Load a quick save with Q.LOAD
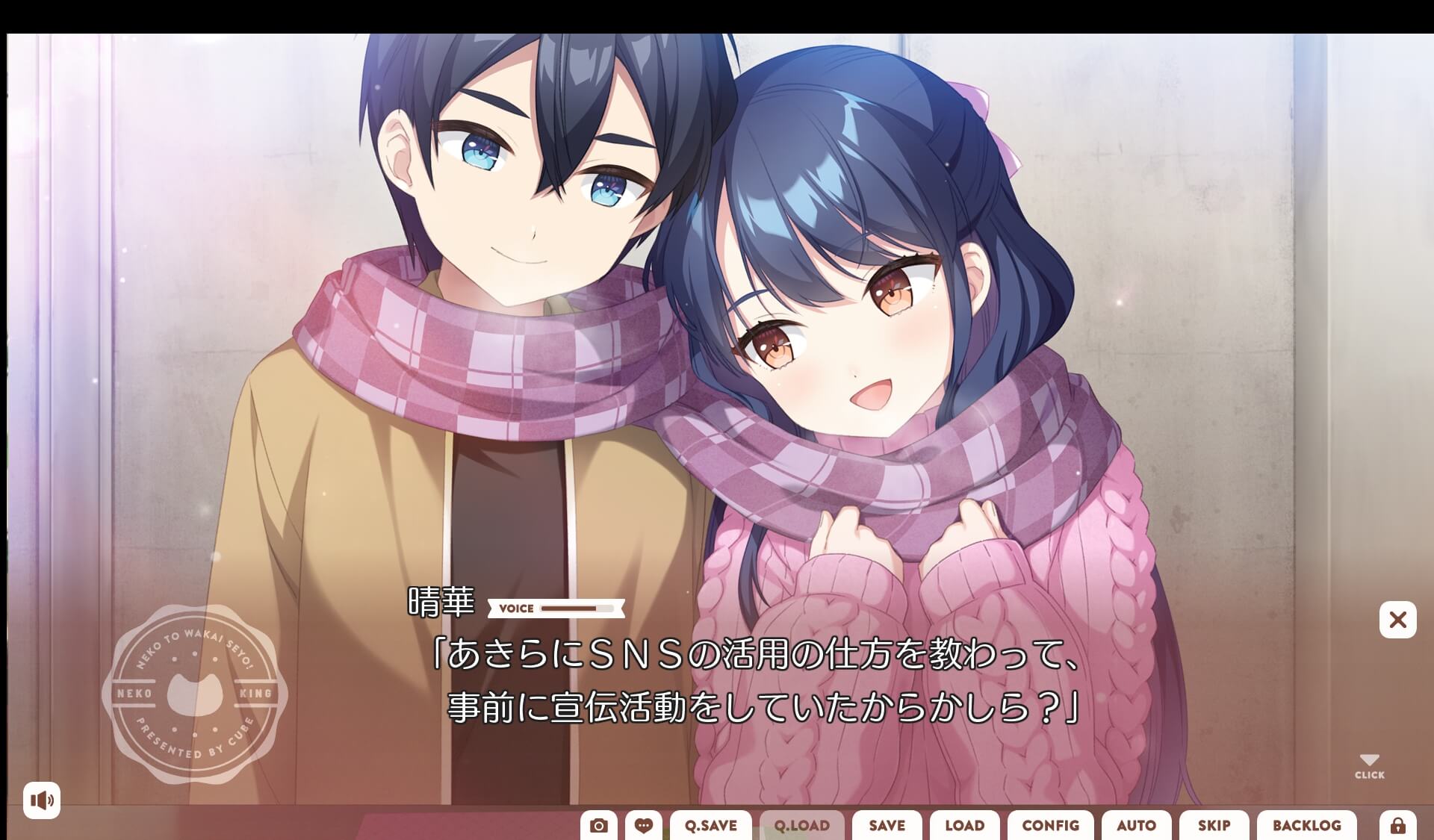Image resolution: width=1434 pixels, height=840 pixels. tap(802, 827)
